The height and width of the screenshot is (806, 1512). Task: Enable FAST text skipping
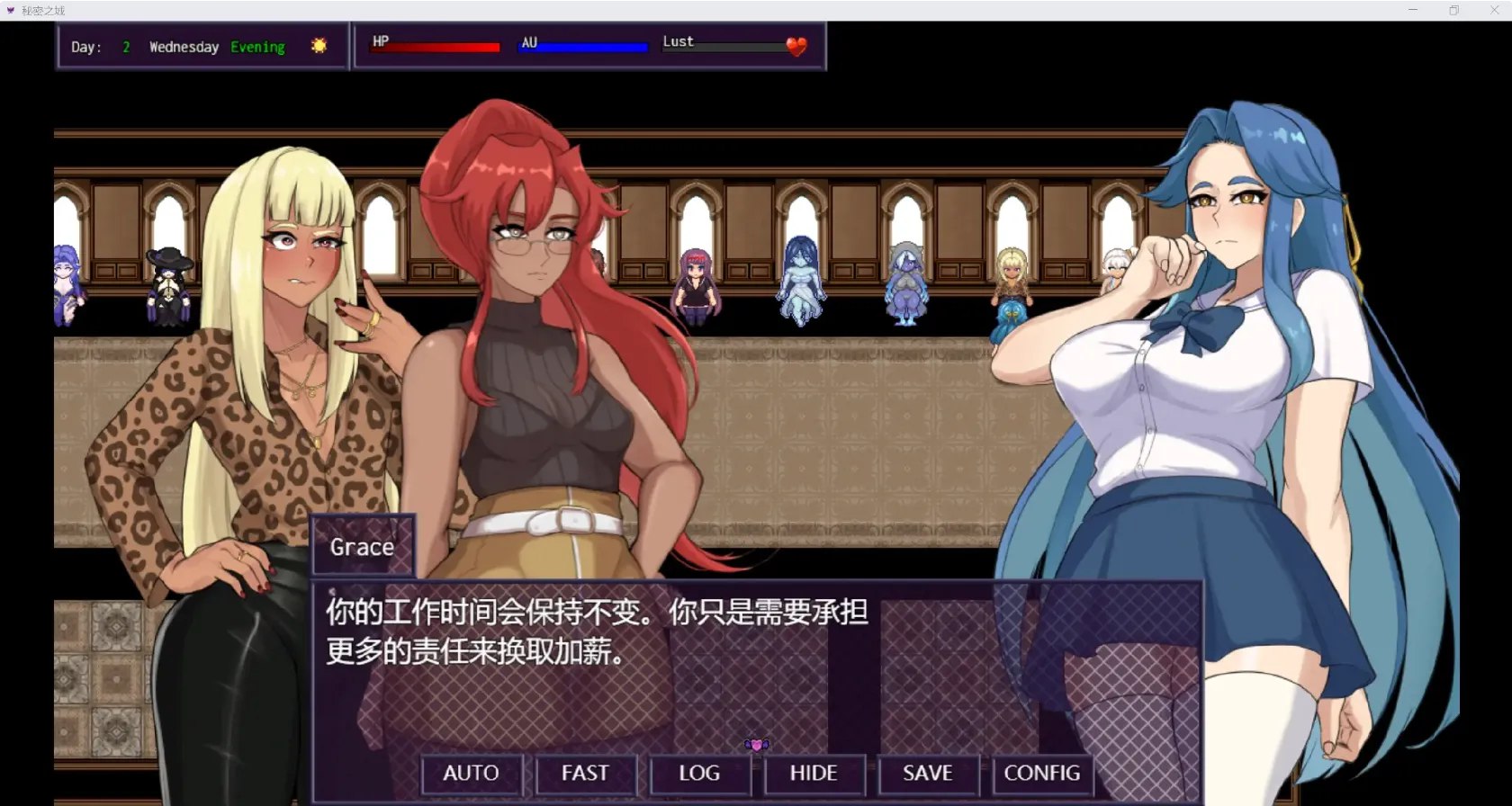[x=584, y=773]
